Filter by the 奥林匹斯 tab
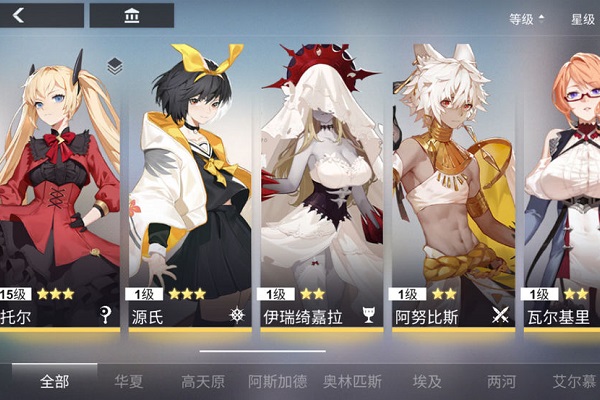Viewport: 600px width, 400px height. coord(352,381)
